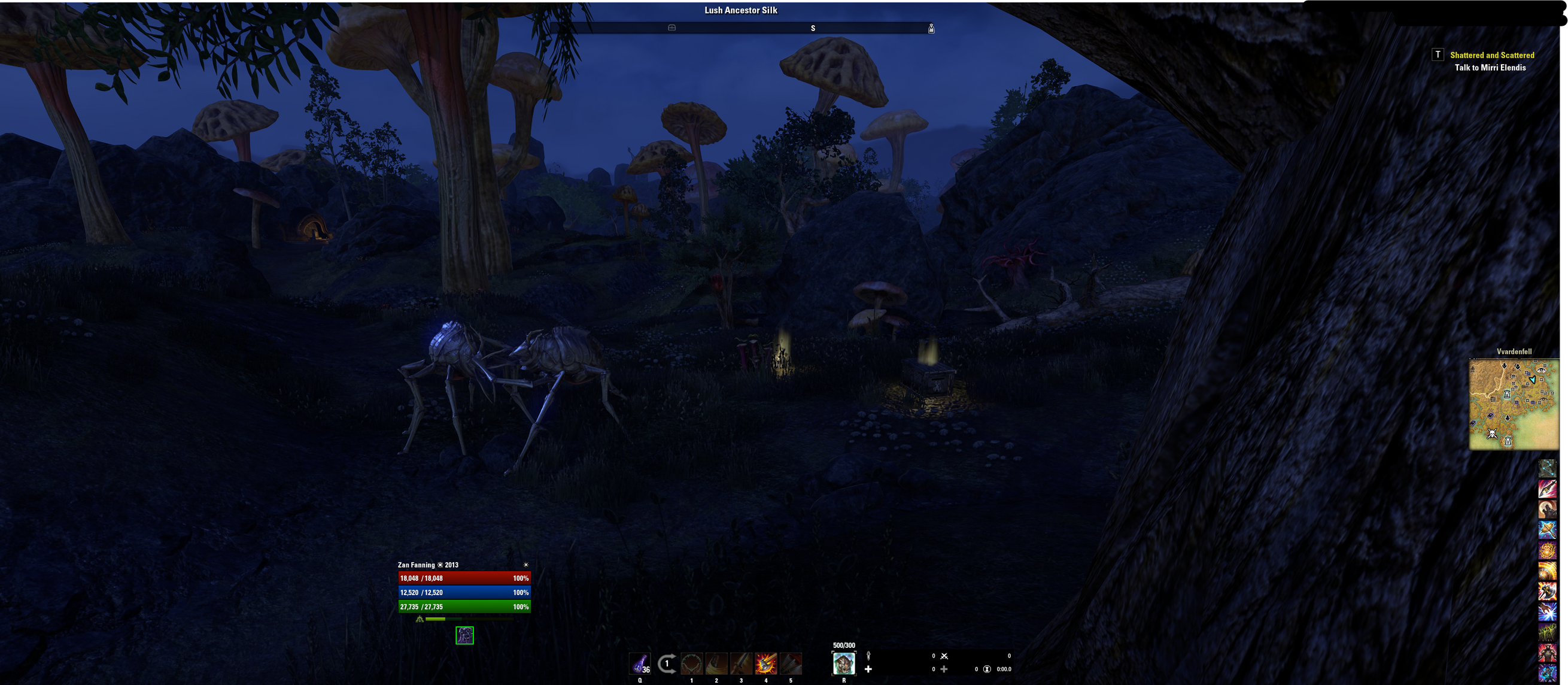Viewport: 1568px width, 685px height.
Task: Activate the antler ring ability in slot 1
Action: [691, 663]
